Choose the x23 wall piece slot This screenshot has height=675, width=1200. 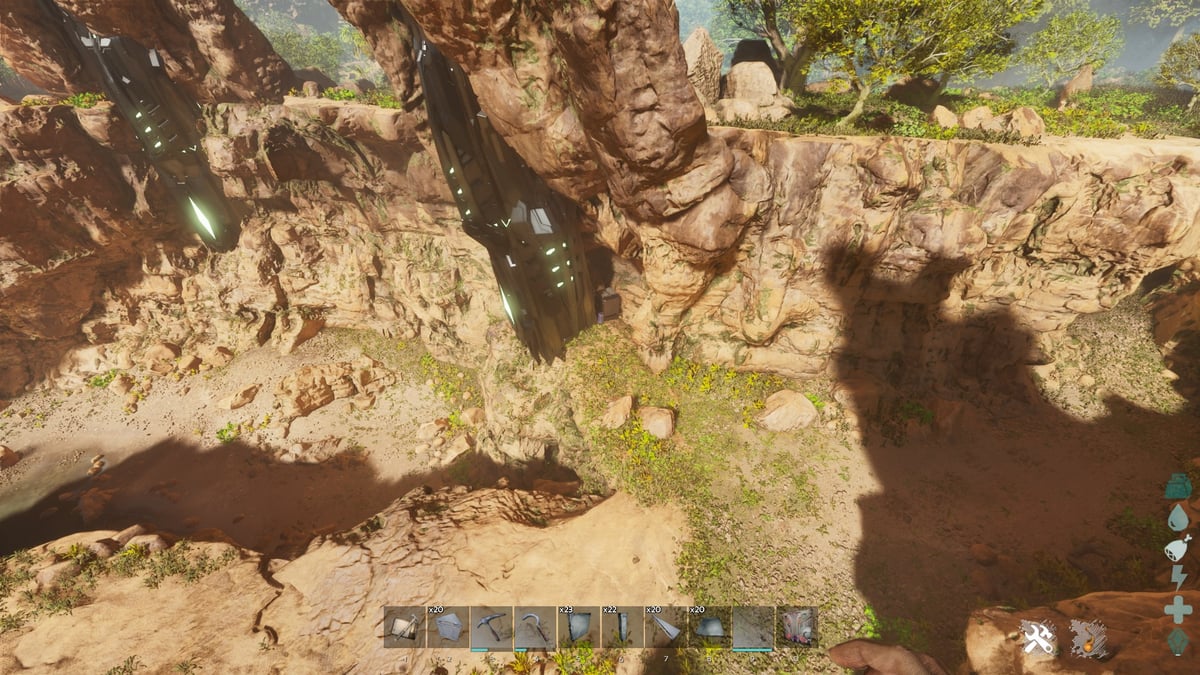tap(578, 627)
